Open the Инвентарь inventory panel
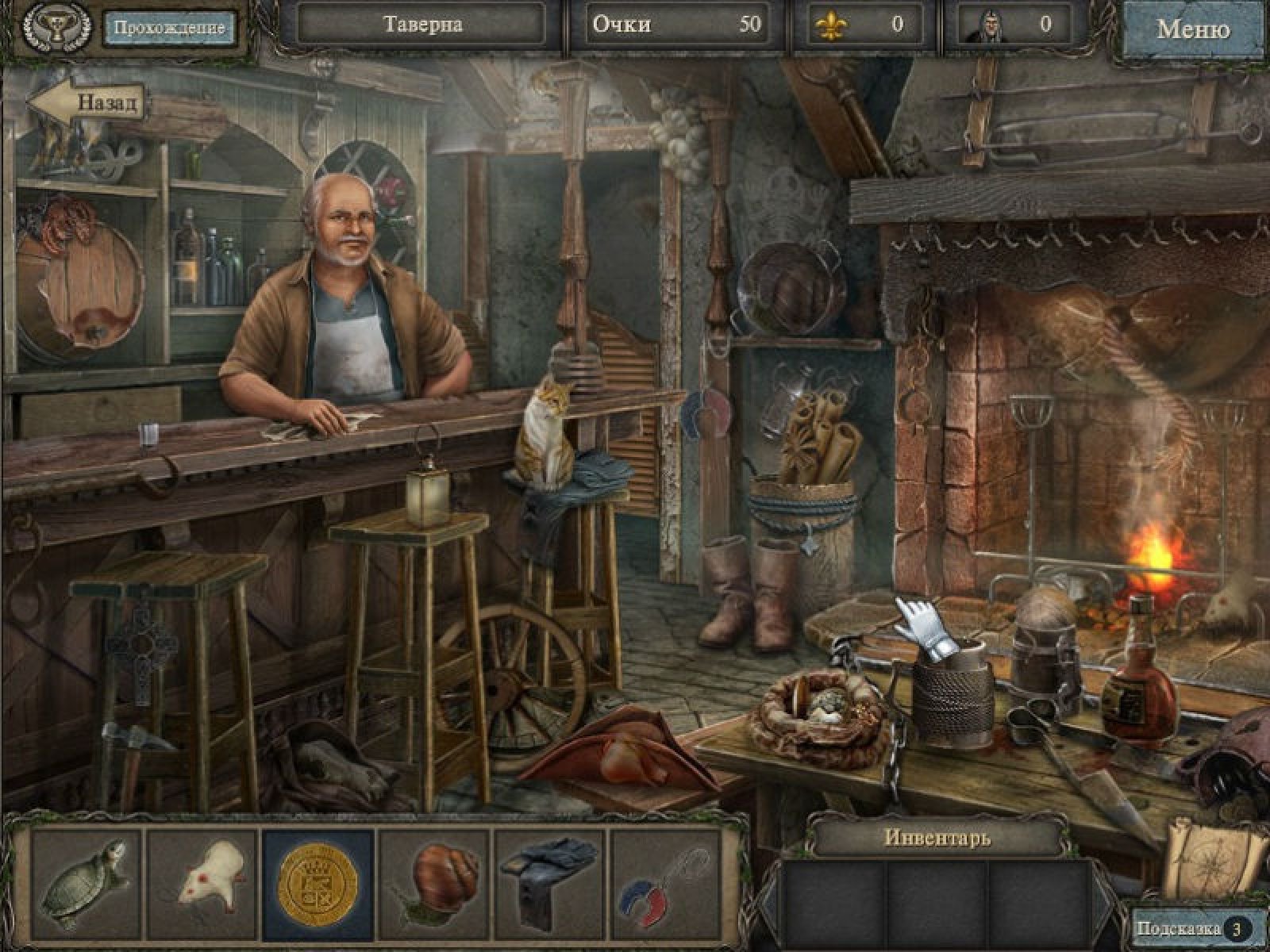This screenshot has height=952, width=1270. (937, 836)
